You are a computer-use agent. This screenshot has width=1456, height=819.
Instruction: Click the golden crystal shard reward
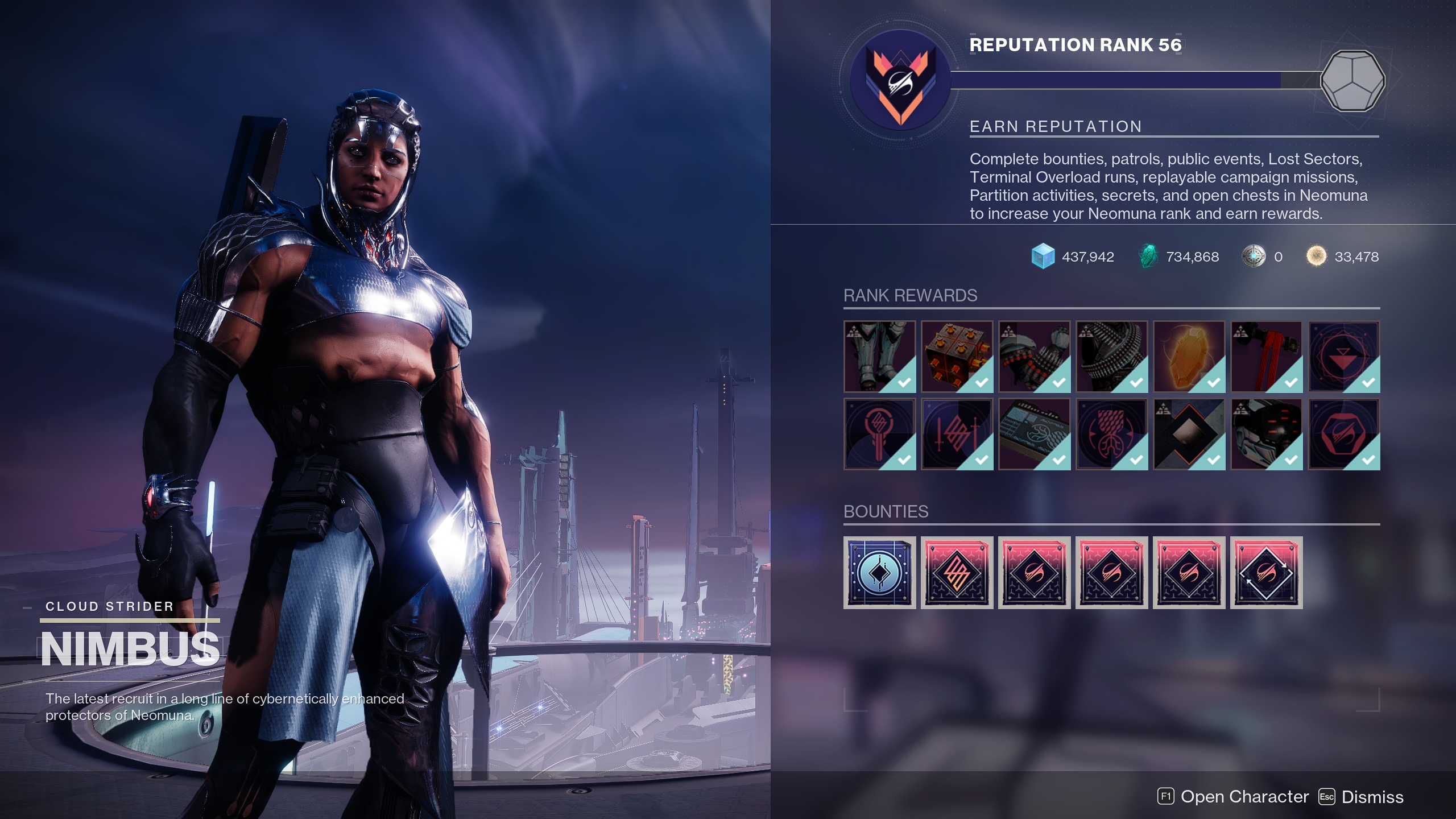point(1189,357)
